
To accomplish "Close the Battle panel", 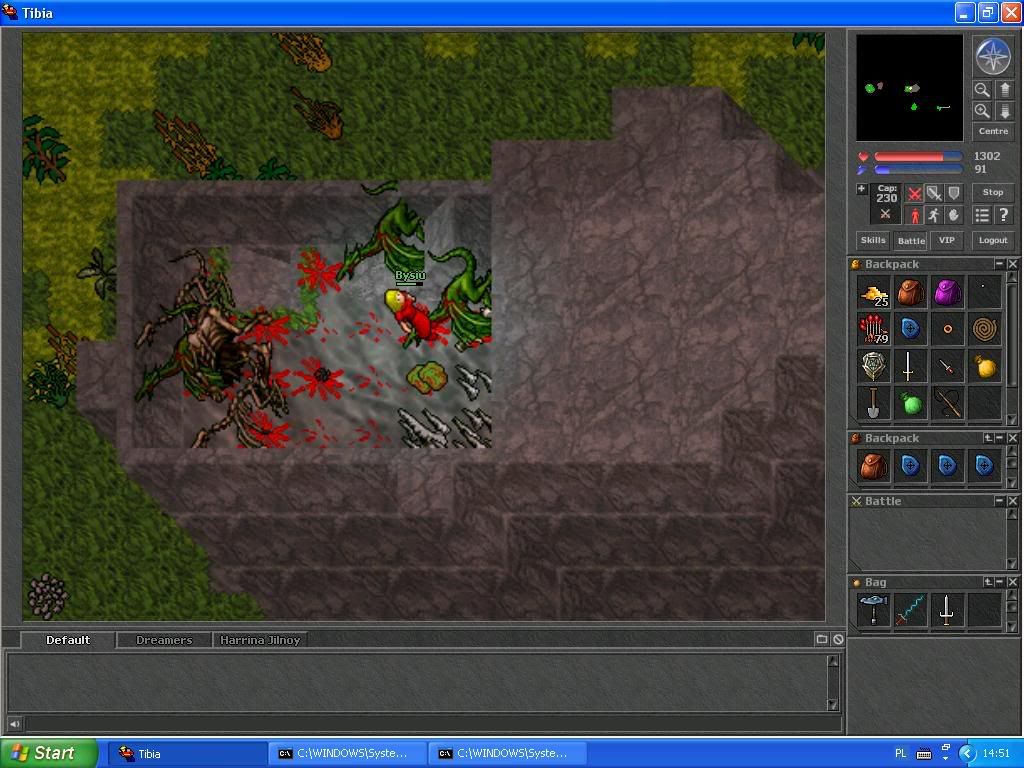I will click(x=1013, y=501).
